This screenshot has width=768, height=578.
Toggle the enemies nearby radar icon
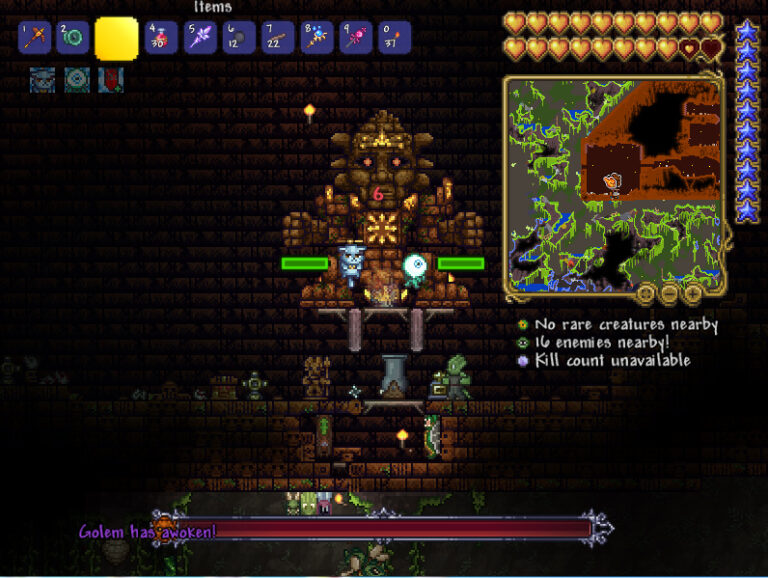pos(522,343)
